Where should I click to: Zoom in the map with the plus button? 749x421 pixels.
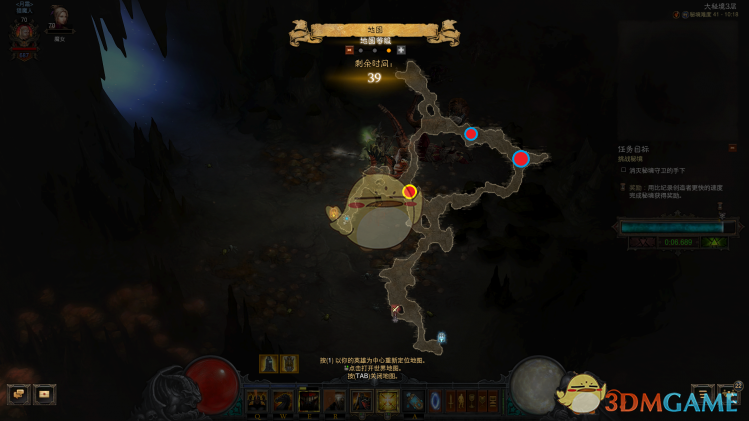[x=401, y=49]
